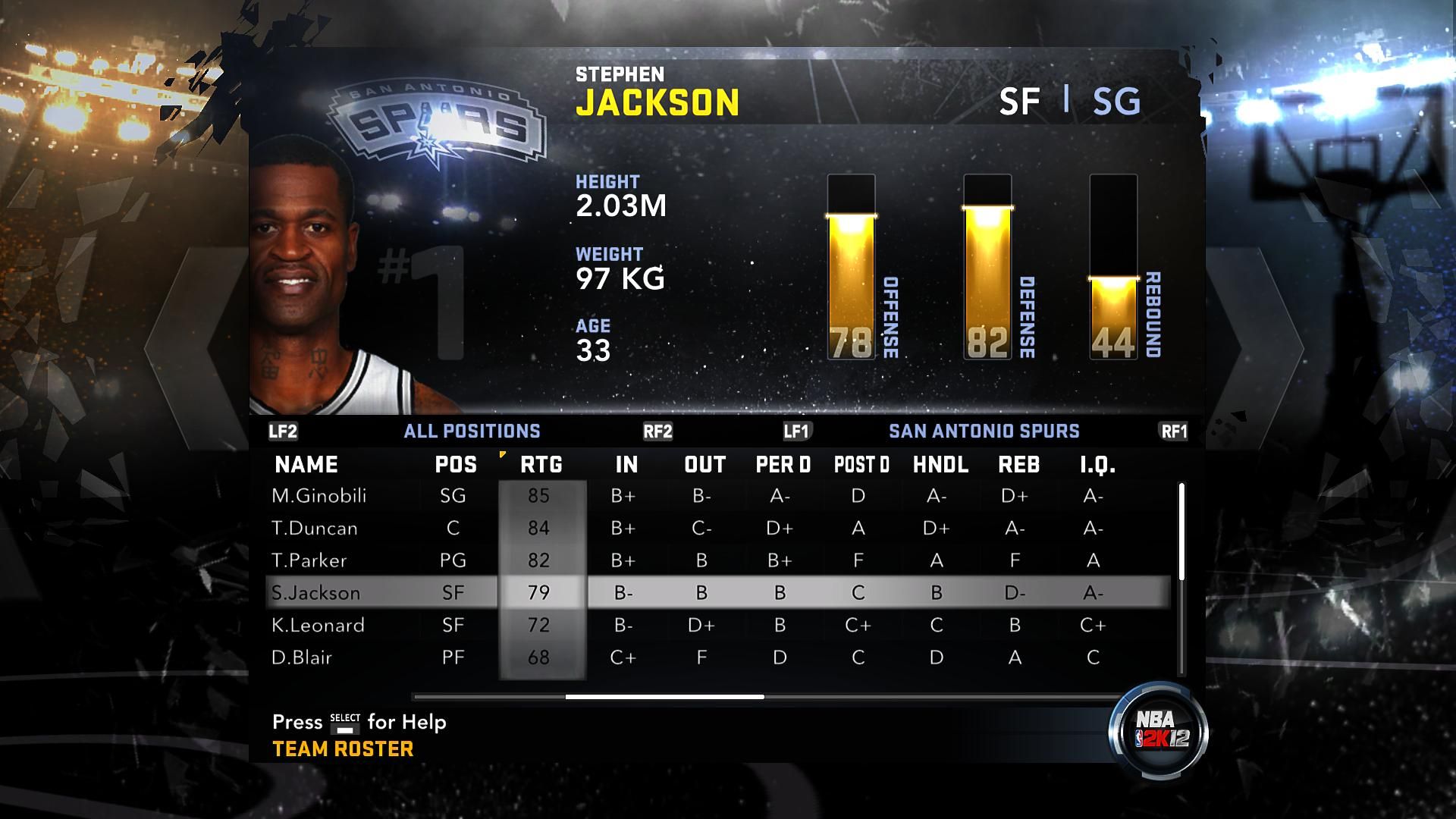Grab the roster list vertical scrollbar
The width and height of the screenshot is (1456, 819).
(x=1181, y=531)
